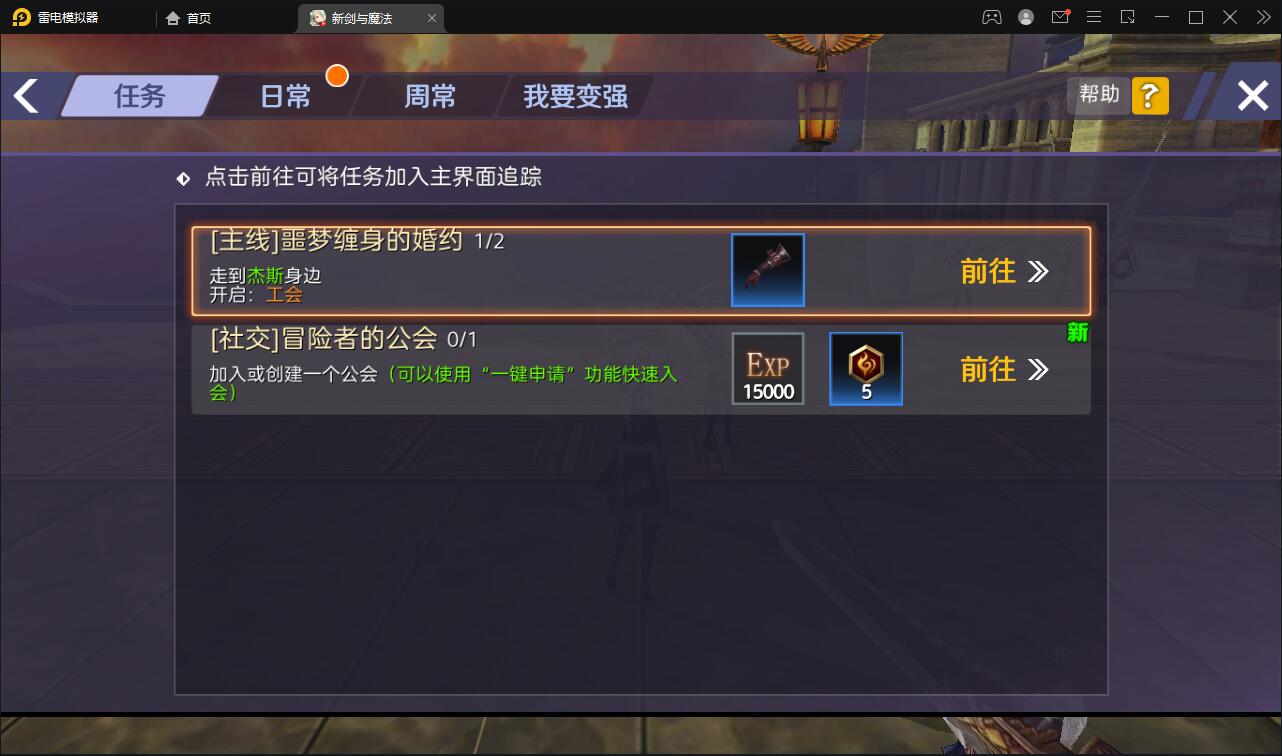Expand the emulator sidebar with double chevron
Image resolution: width=1282 pixels, height=756 pixels.
[1262, 17]
